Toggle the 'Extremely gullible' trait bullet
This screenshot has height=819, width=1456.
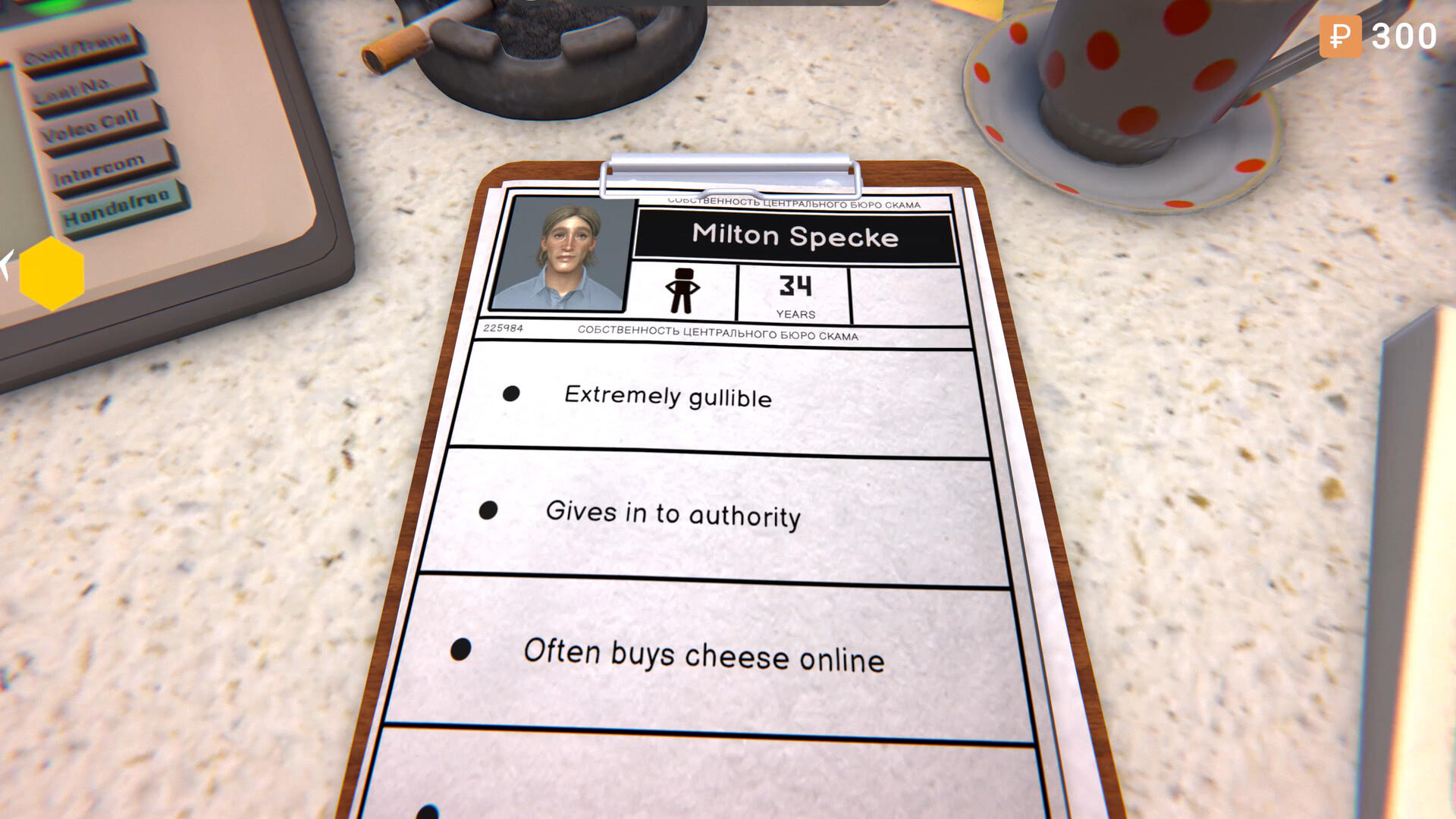(x=513, y=392)
